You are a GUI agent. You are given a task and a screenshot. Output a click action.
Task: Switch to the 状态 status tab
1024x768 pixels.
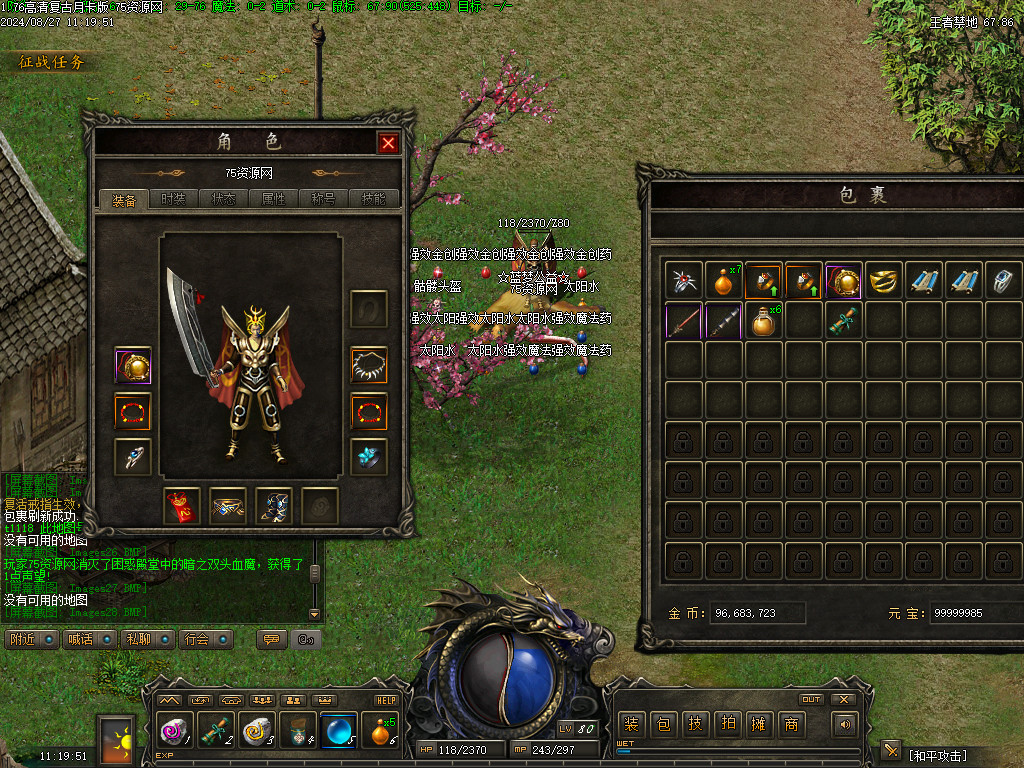223,199
